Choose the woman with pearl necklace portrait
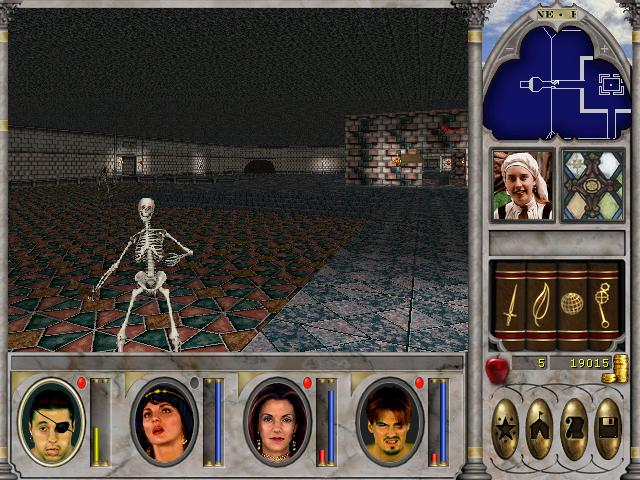The width and height of the screenshot is (640, 480). click(277, 420)
